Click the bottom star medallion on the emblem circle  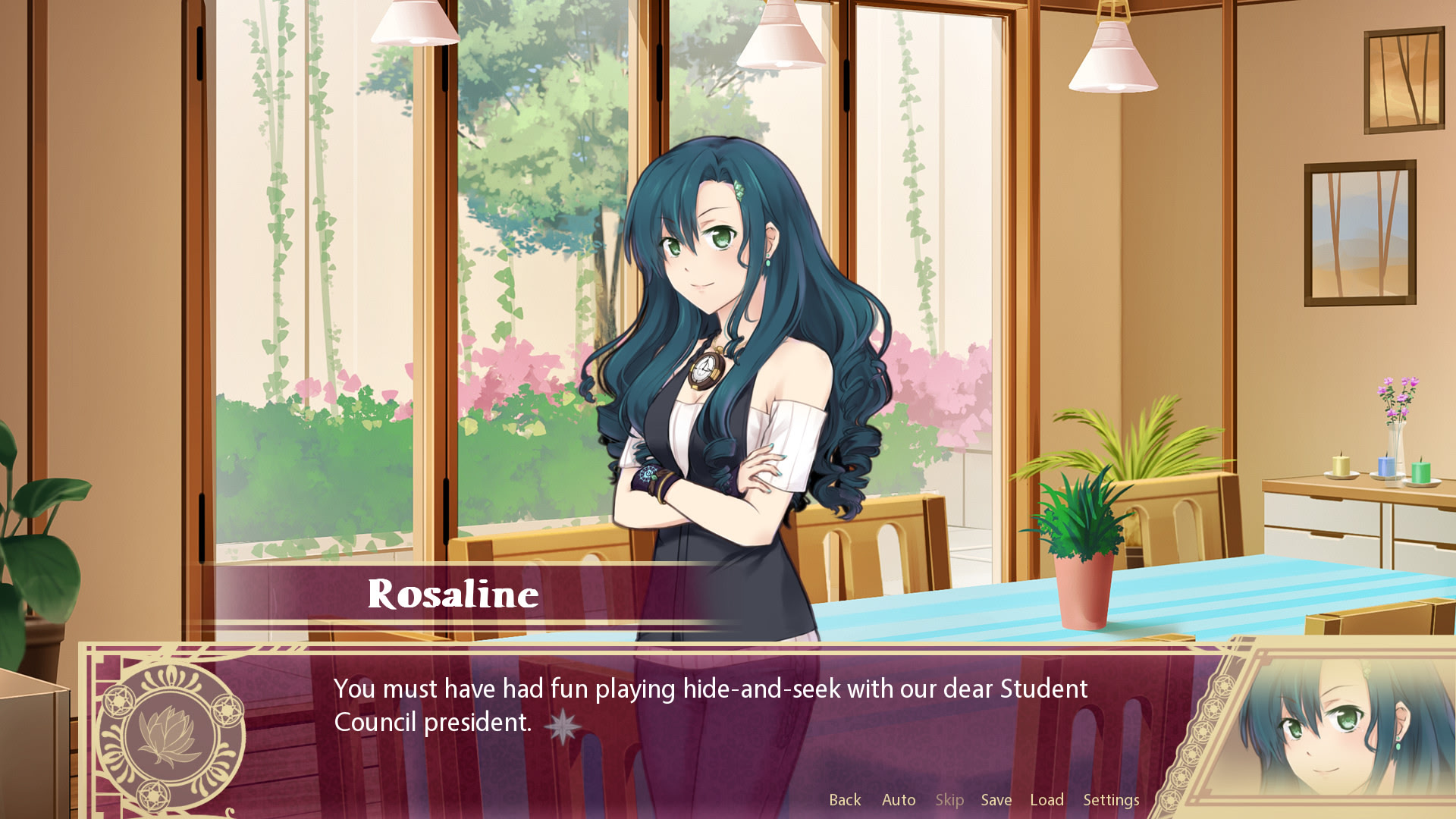pyautogui.click(x=152, y=793)
